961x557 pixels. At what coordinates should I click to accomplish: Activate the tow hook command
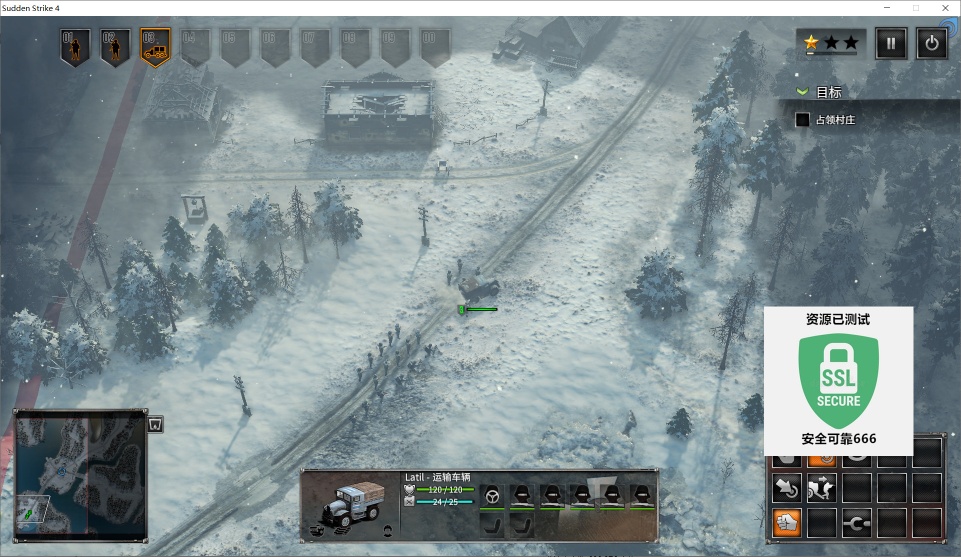[x=856, y=521]
